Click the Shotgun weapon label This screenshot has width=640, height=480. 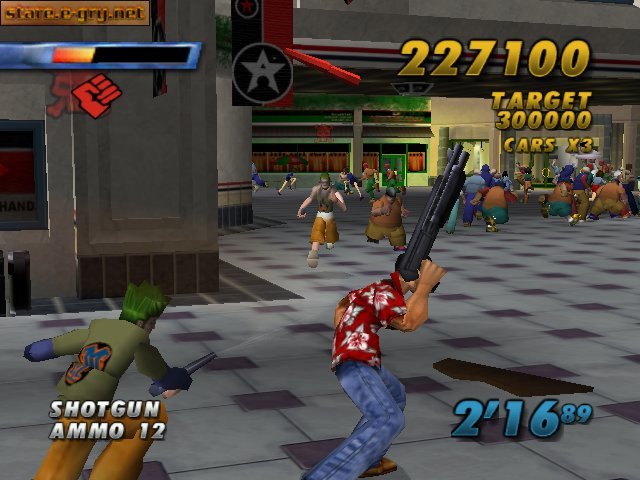[91, 409]
